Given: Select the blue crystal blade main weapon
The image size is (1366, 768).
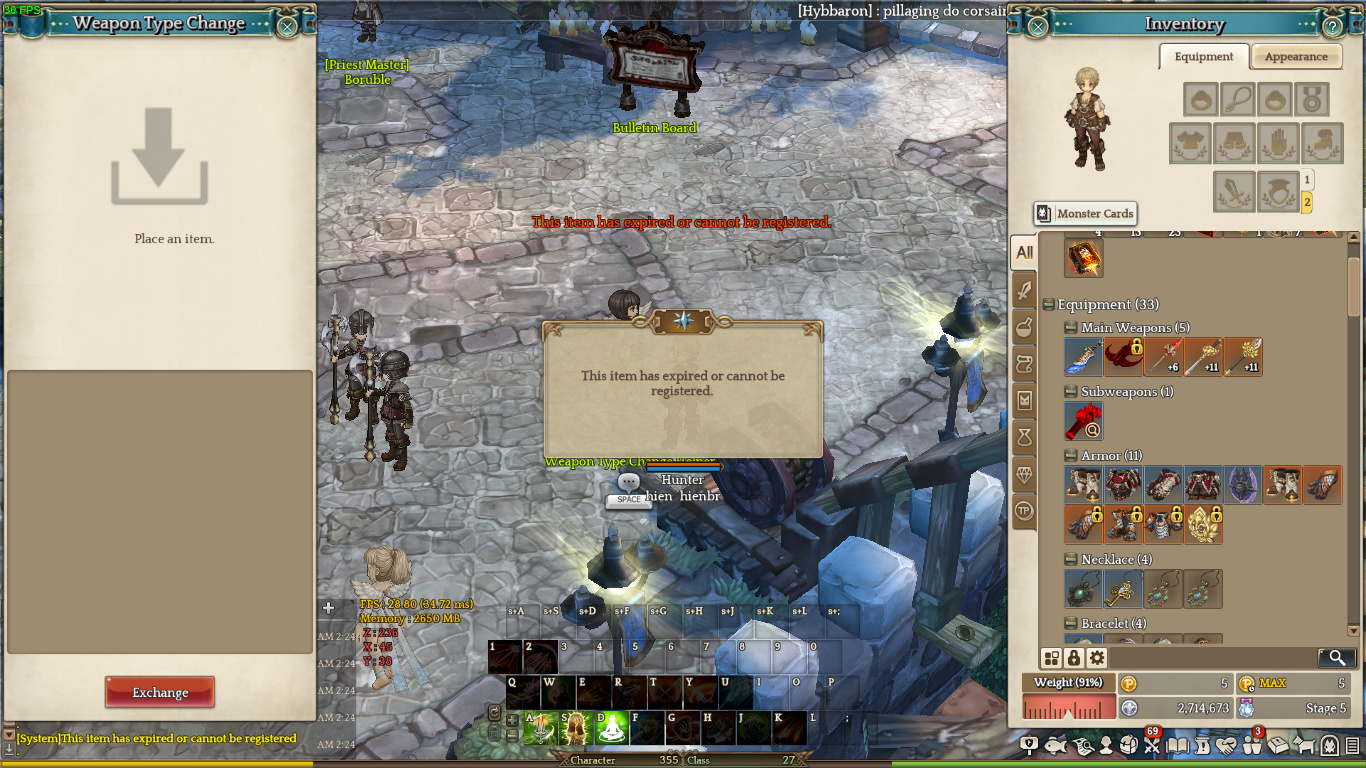Looking at the screenshot, I should pyautogui.click(x=1083, y=357).
